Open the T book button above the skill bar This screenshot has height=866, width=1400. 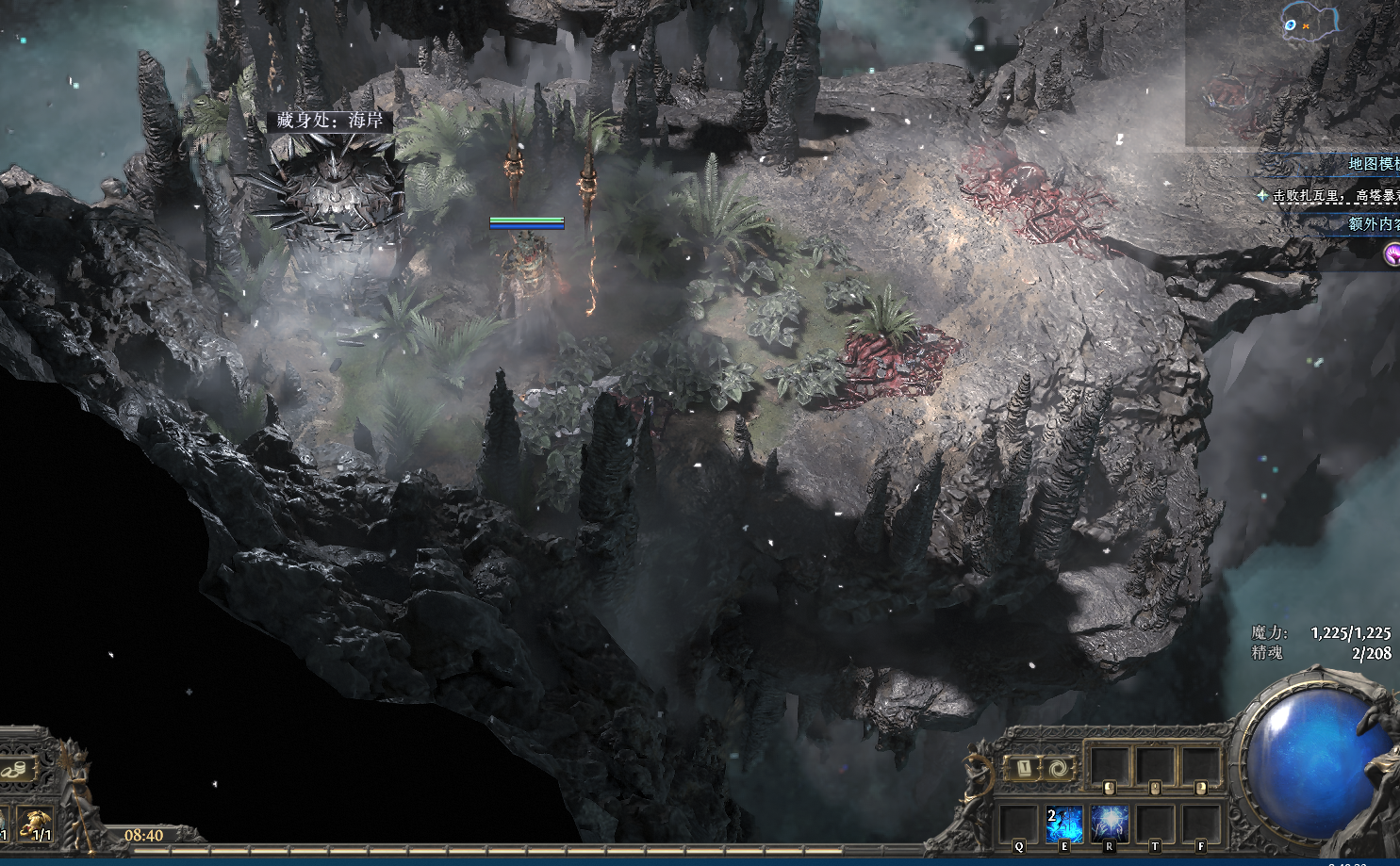point(1023,768)
